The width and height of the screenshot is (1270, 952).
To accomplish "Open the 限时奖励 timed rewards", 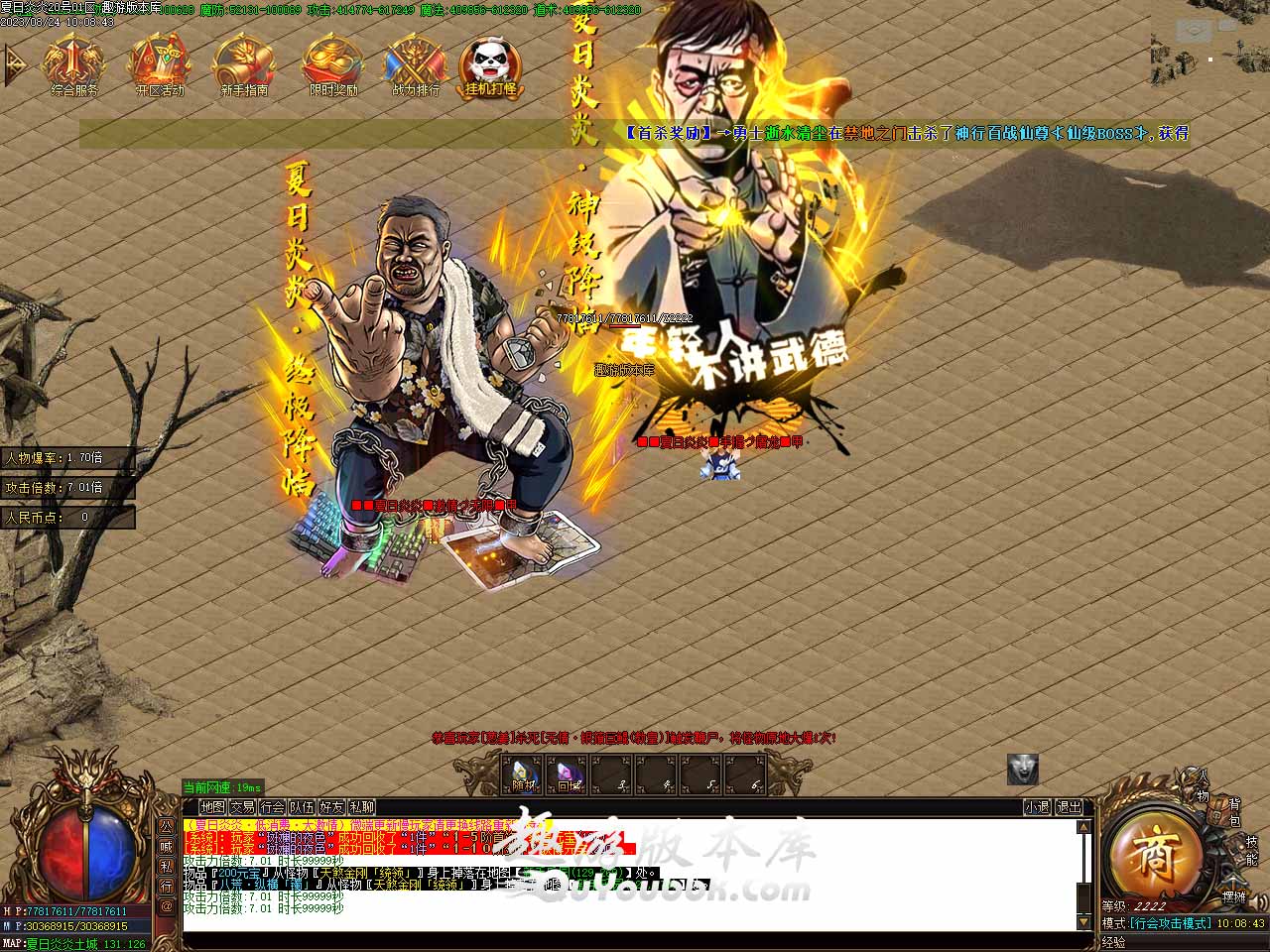I will pos(332,65).
